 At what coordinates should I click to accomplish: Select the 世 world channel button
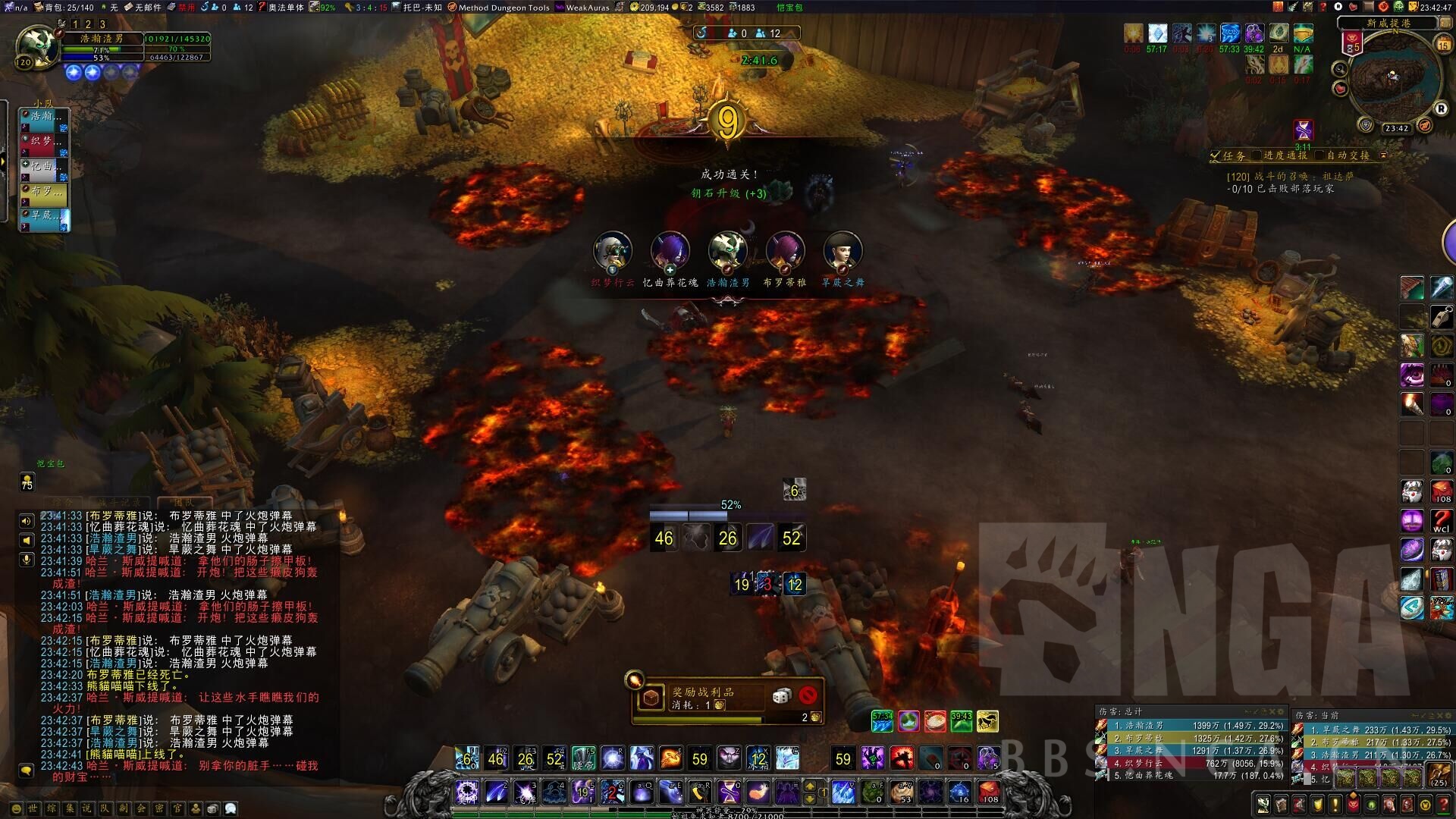(33, 809)
